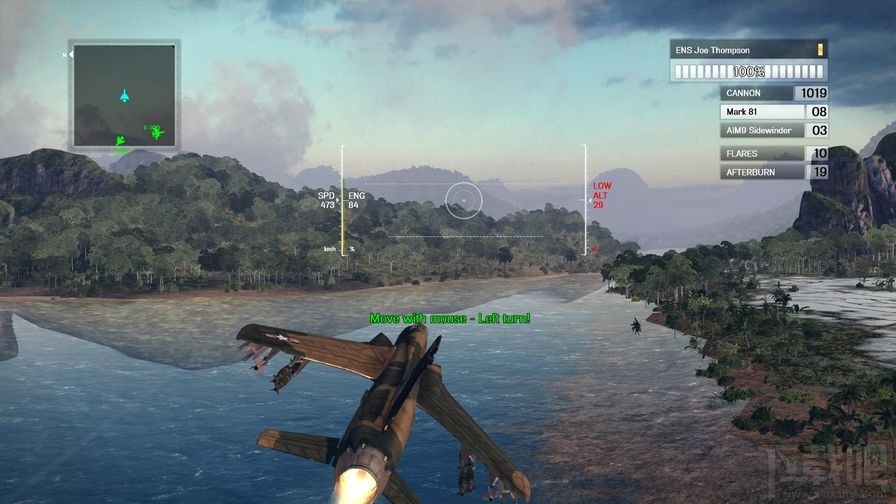The height and width of the screenshot is (504, 896).
Task: Activate the FLARES row
Action: [773, 154]
